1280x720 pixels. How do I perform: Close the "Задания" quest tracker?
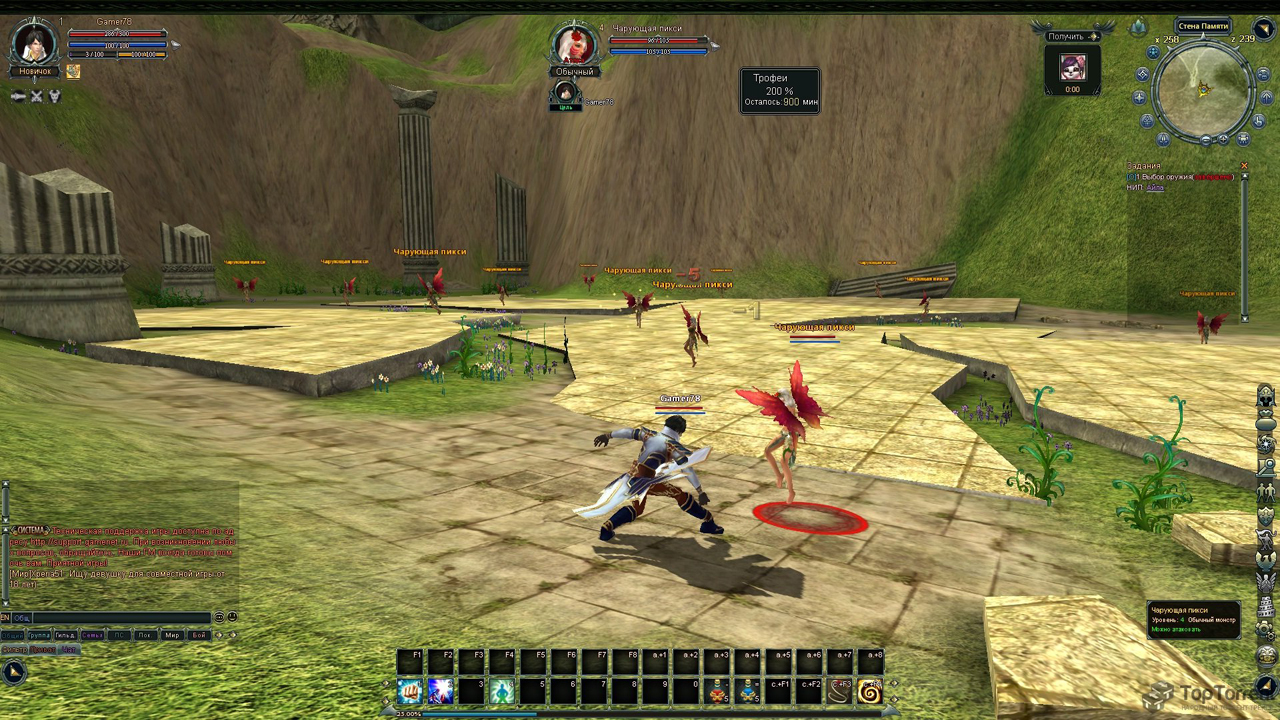[x=1244, y=166]
